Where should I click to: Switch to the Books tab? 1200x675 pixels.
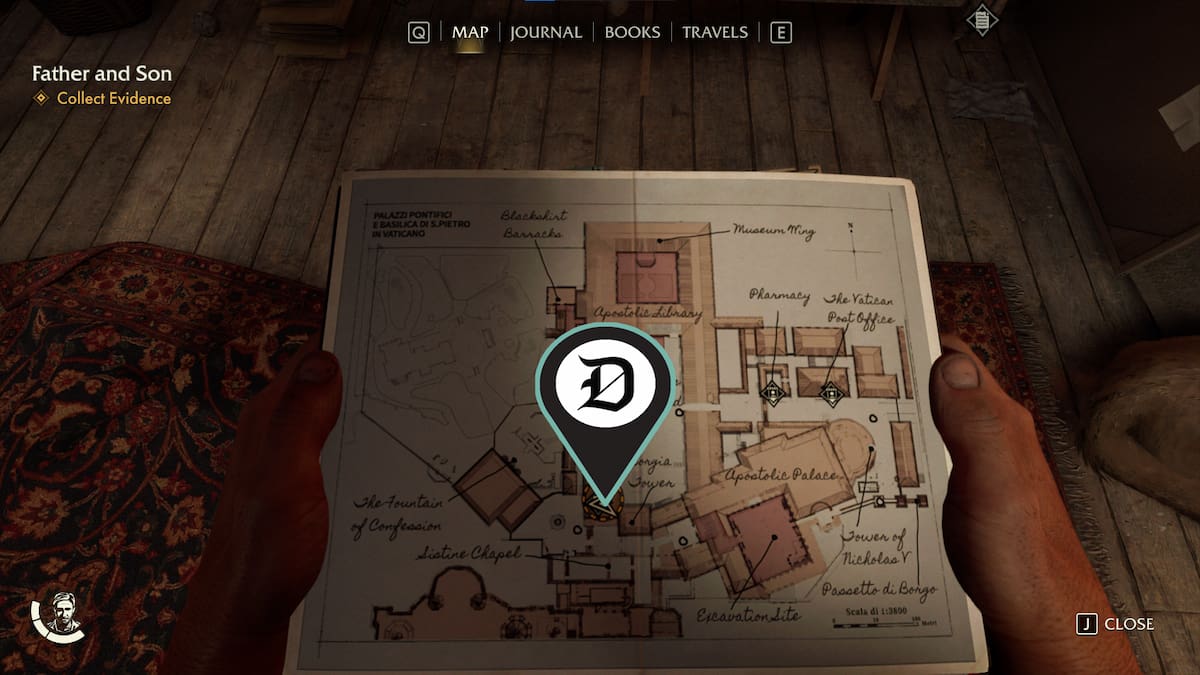pos(632,32)
